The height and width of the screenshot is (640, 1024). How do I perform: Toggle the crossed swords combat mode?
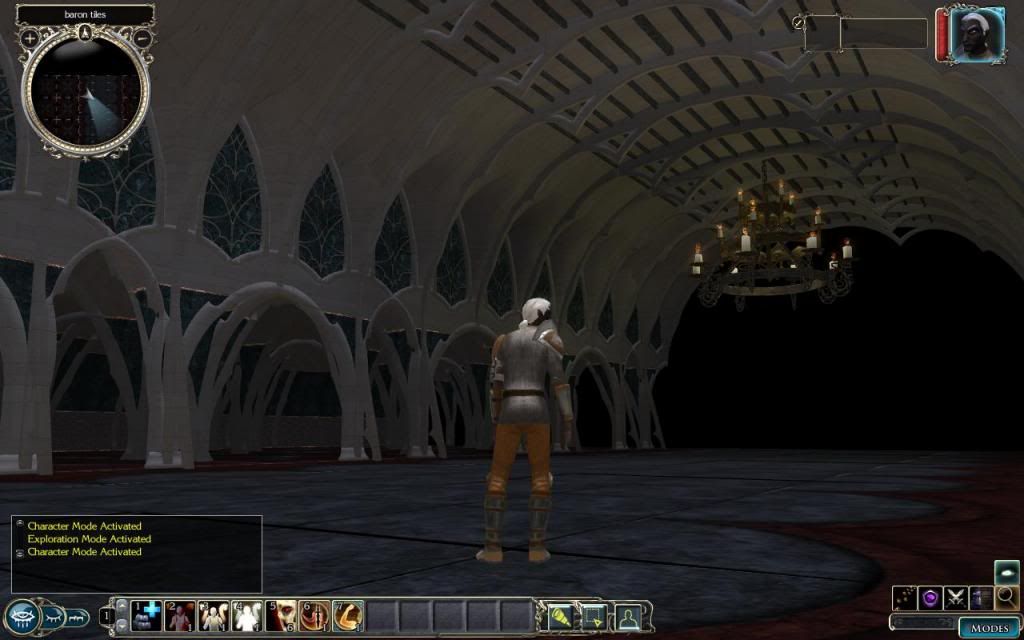[955, 597]
